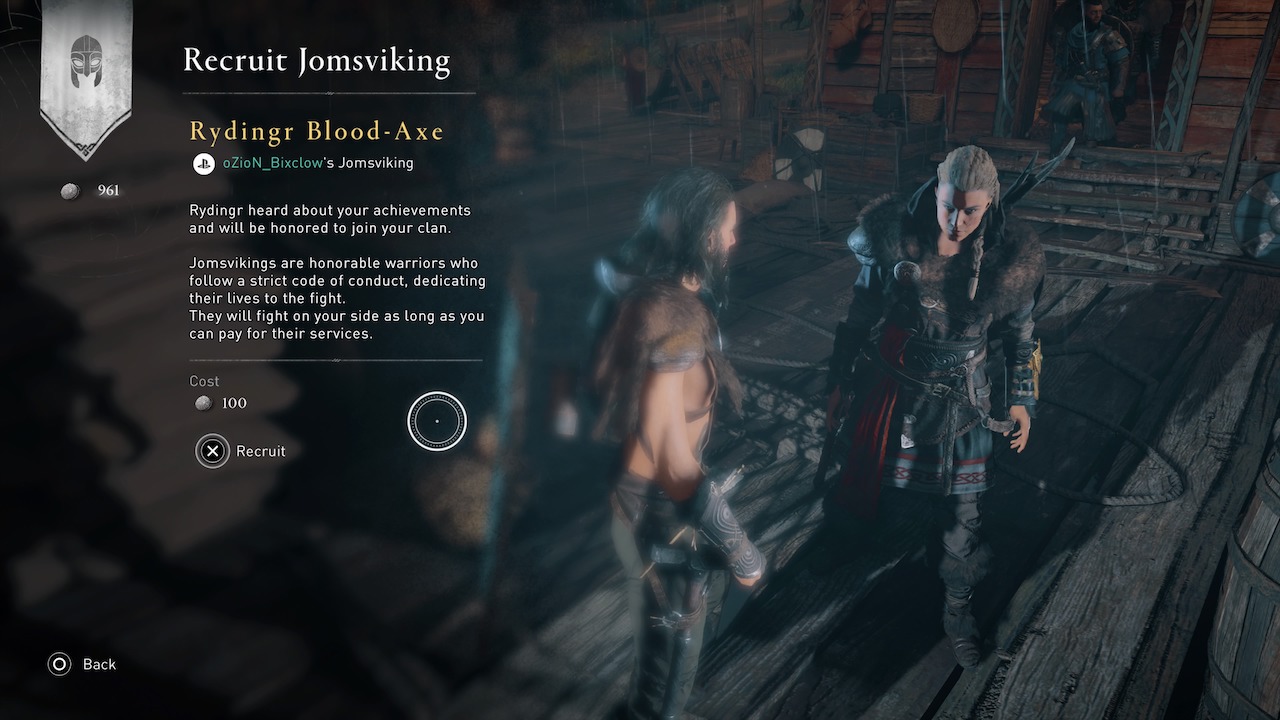
Task: Select the Jomsviking helmet banner icon
Action: [86, 62]
